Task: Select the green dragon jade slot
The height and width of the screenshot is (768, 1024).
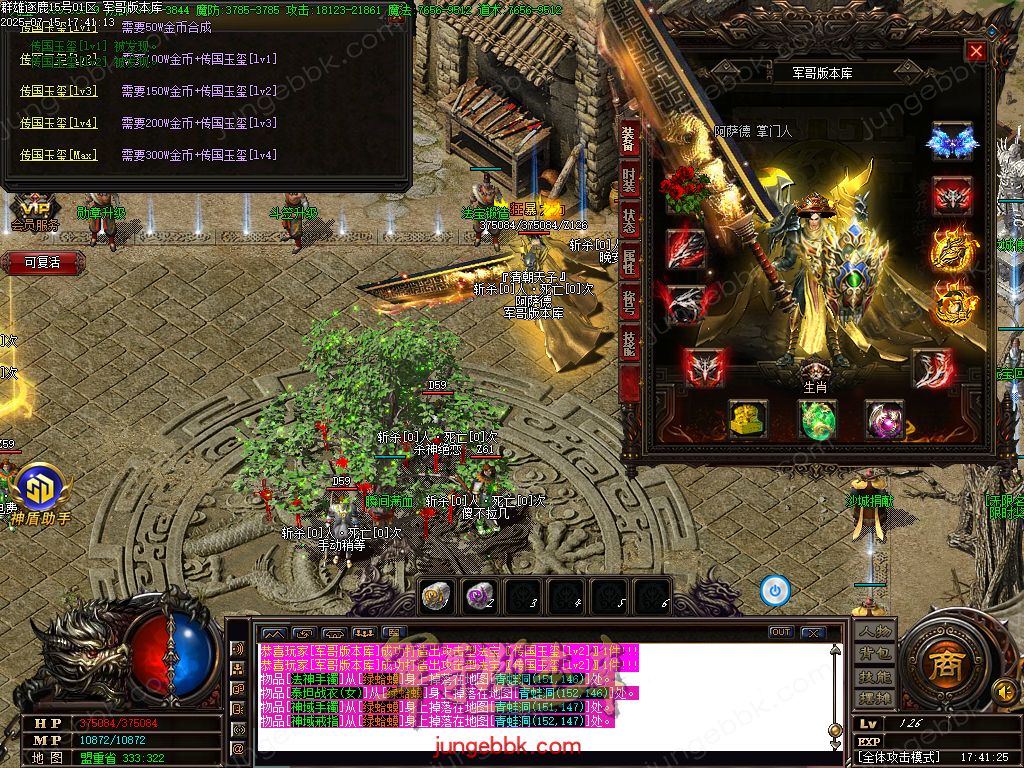Action: [817, 420]
